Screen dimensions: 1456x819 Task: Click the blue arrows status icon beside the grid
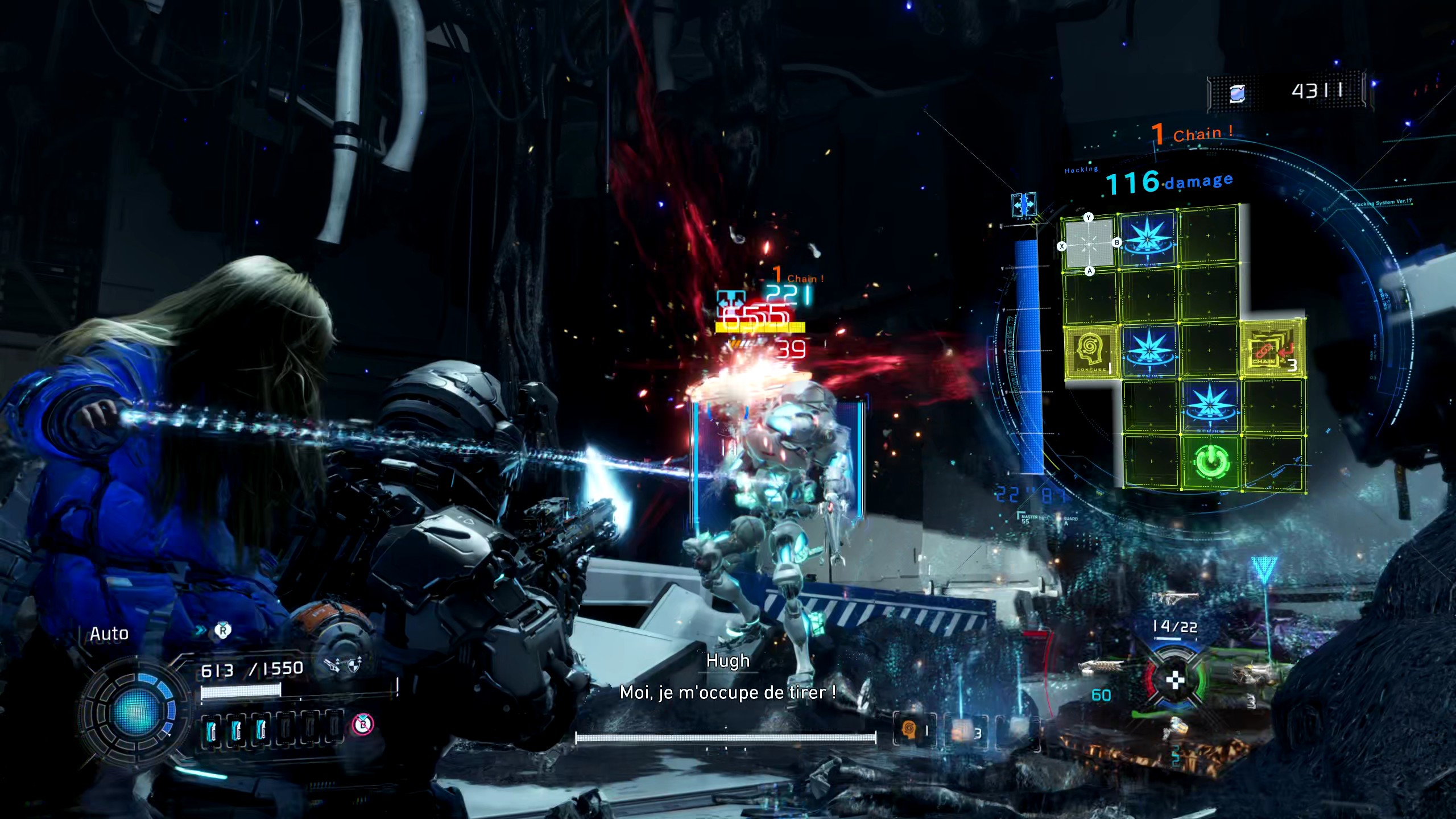click(1023, 204)
